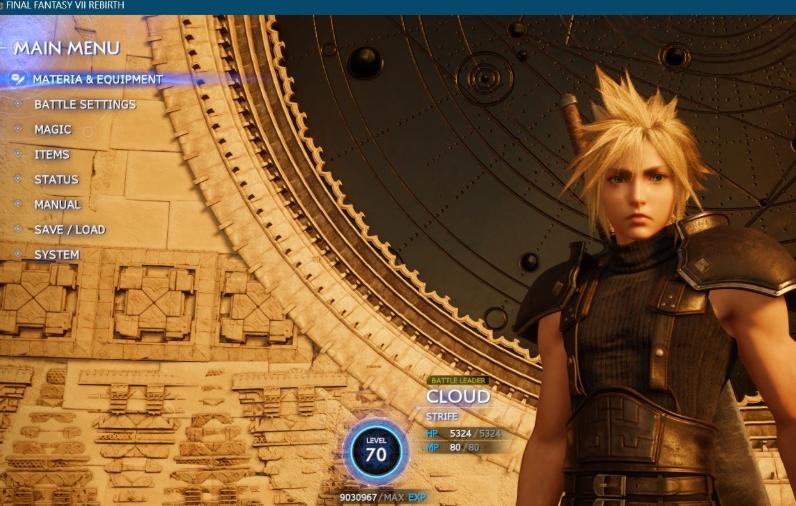Screen dimensions: 796x506
Task: View the Status screen
Action: (x=56, y=179)
